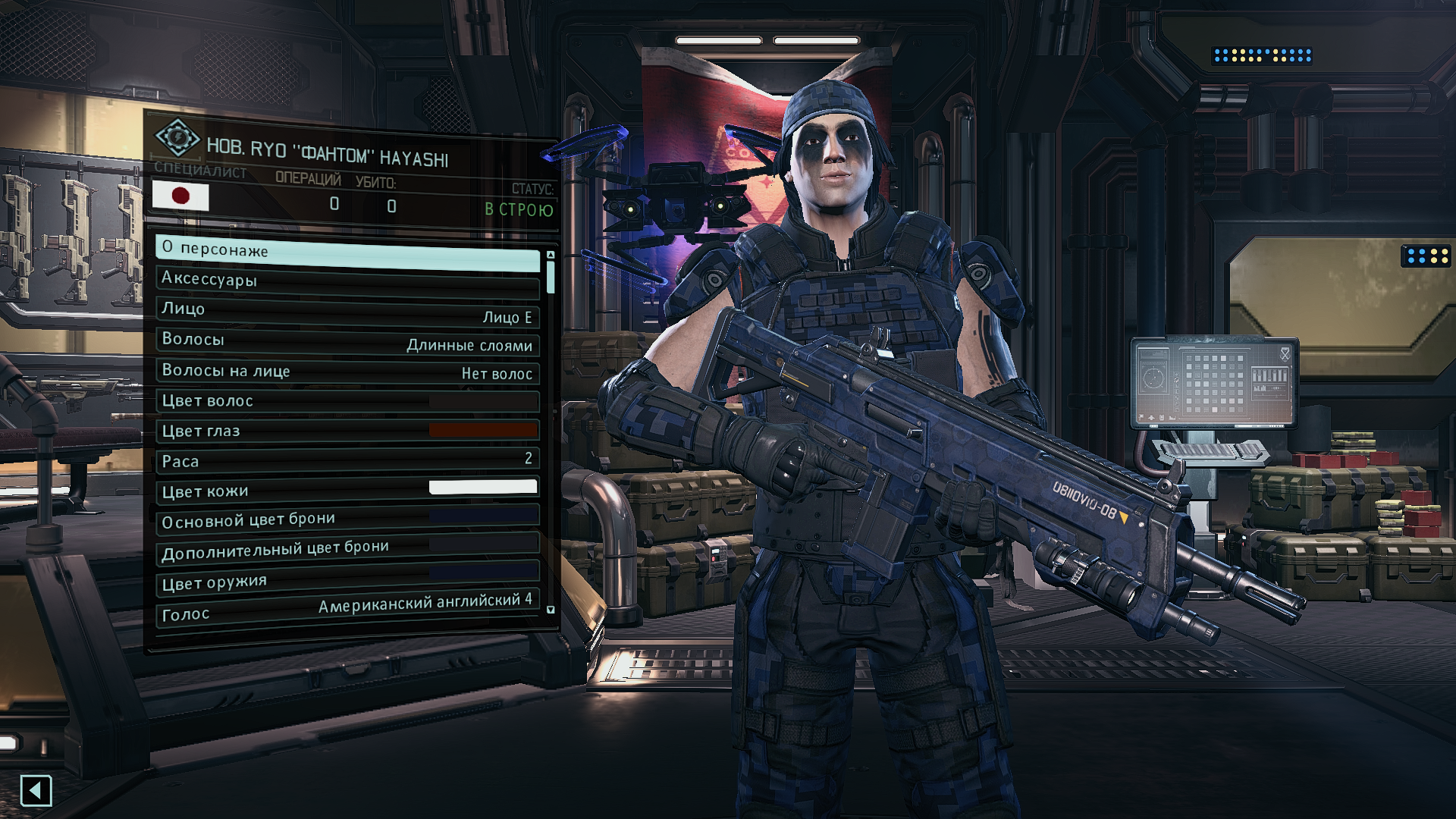Select the «Голос» voice option row
Screen dimensions: 1456x819
347,609
